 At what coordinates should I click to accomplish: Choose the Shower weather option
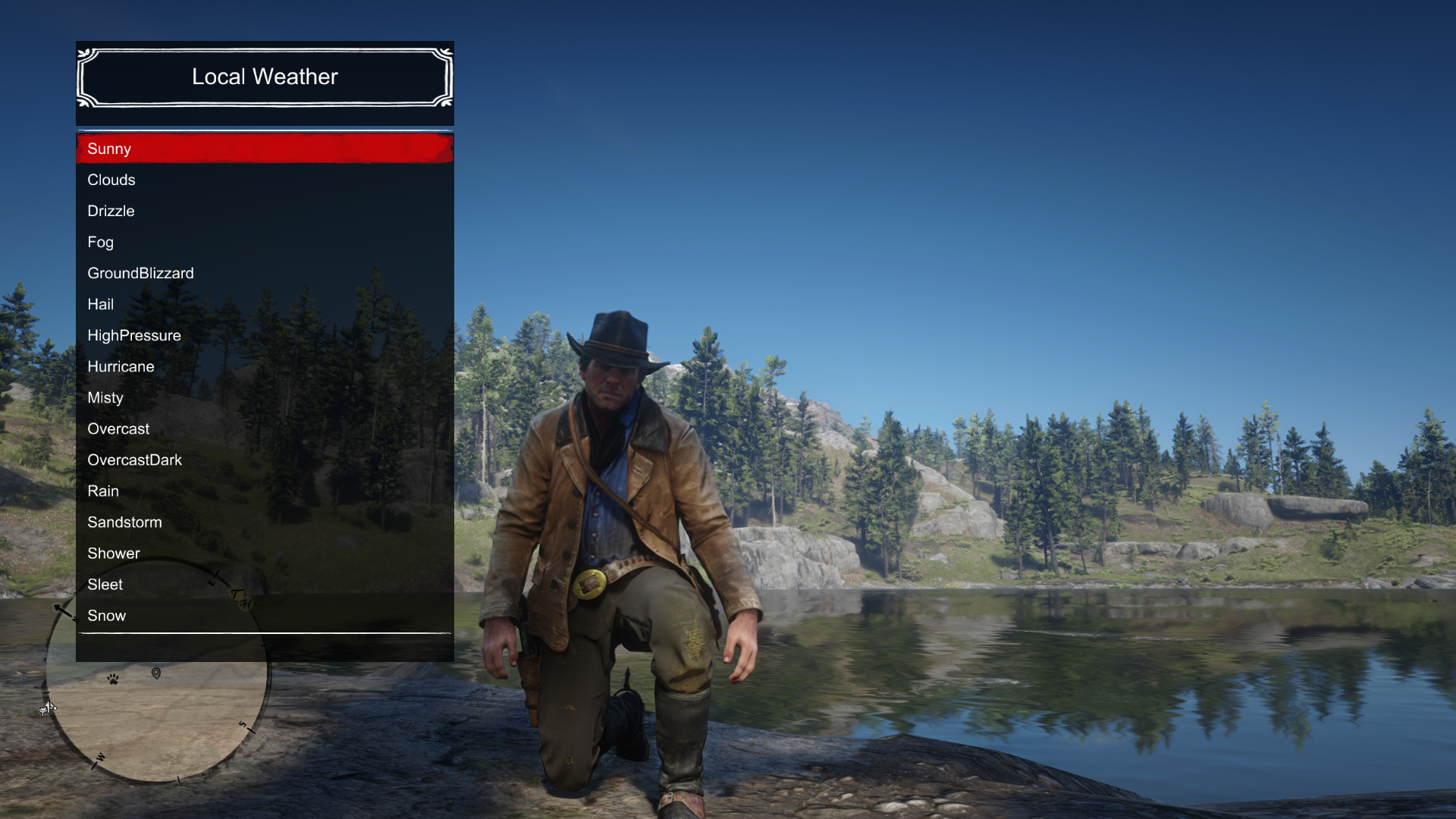[x=264, y=553]
